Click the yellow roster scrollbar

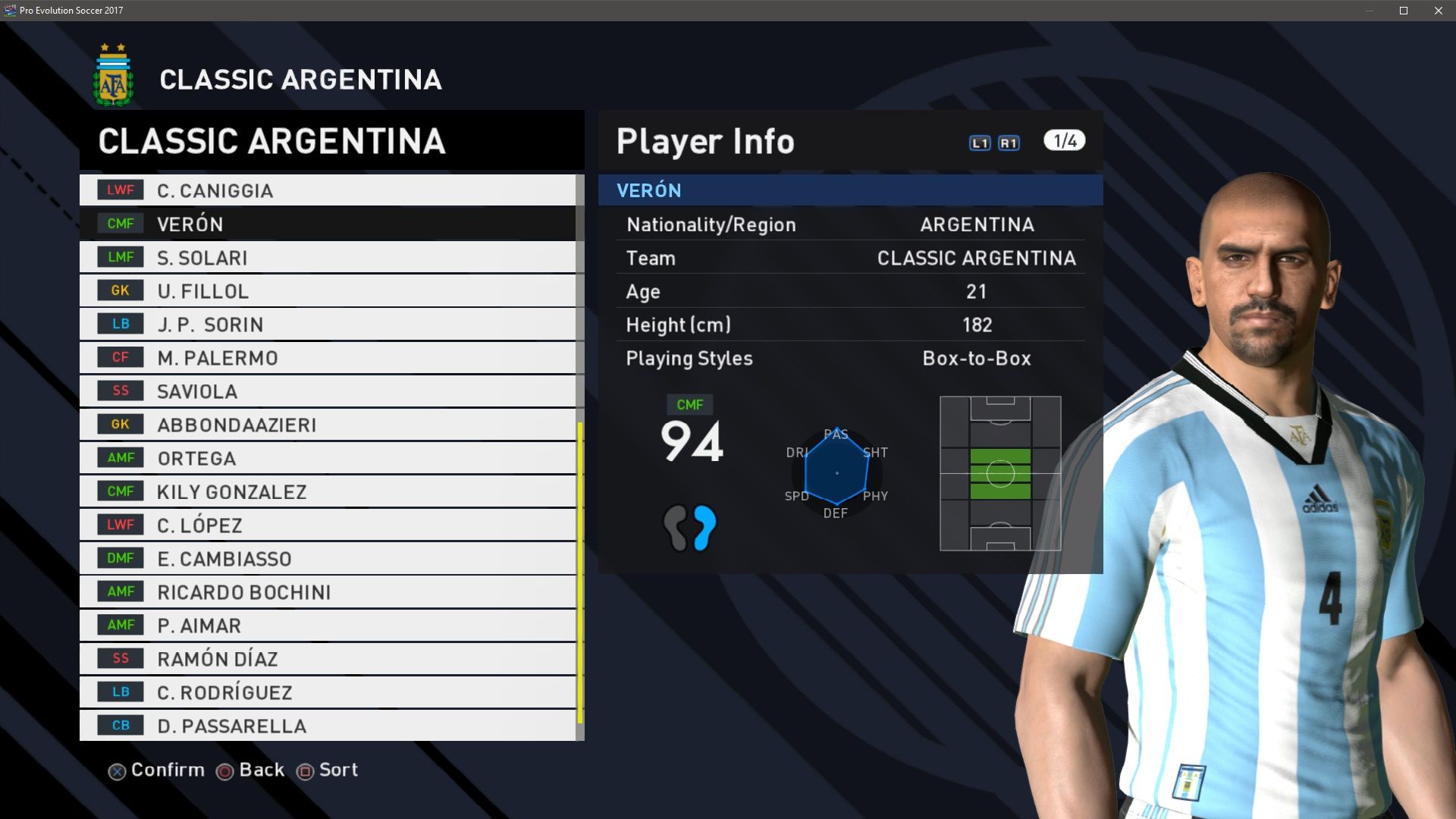click(580, 573)
